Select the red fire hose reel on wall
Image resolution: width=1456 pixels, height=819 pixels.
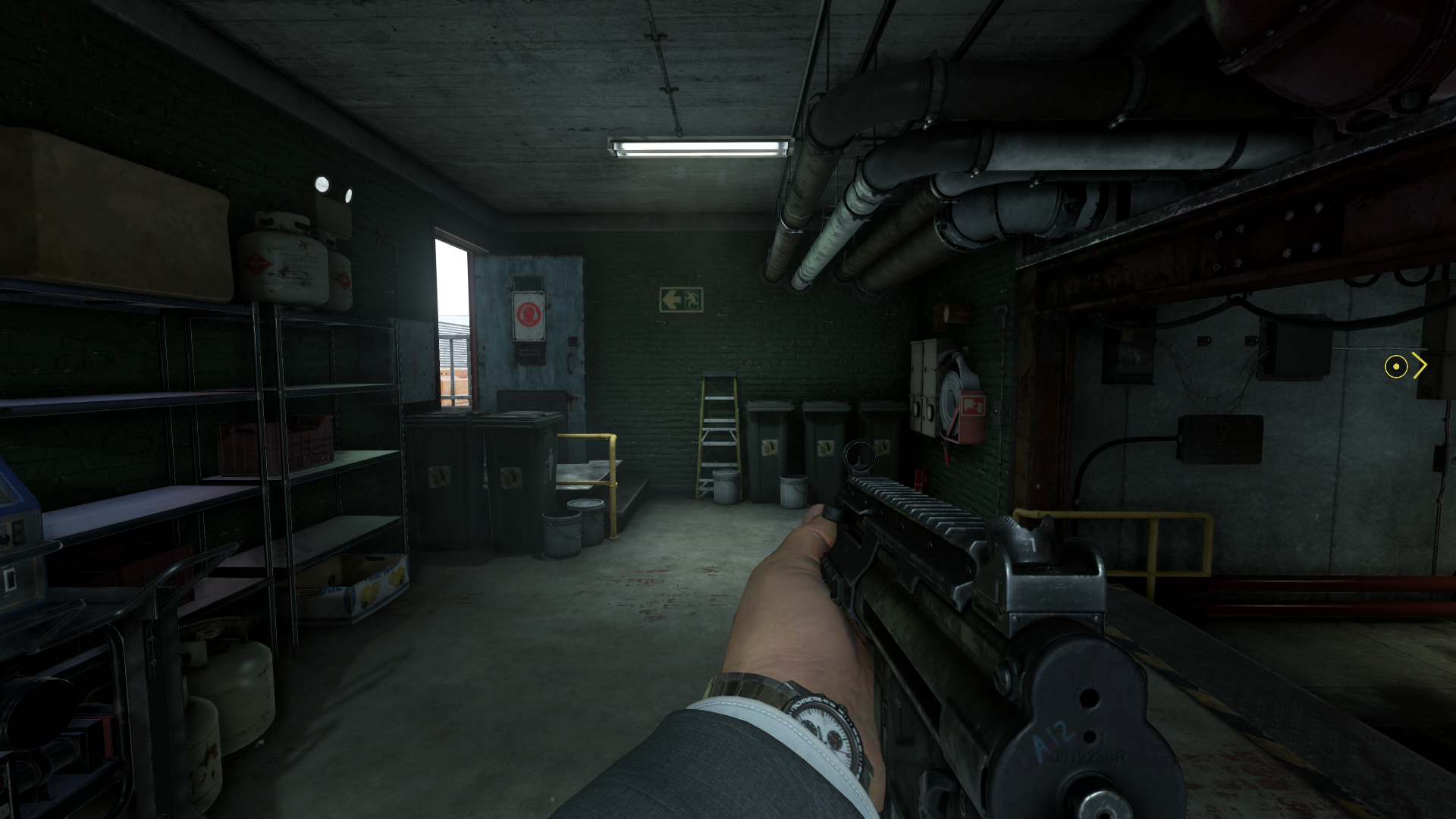click(x=950, y=395)
